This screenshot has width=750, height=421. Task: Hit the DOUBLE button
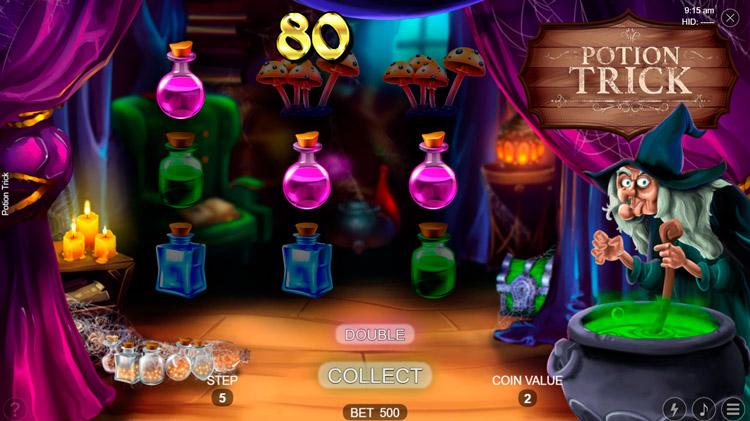(x=375, y=334)
